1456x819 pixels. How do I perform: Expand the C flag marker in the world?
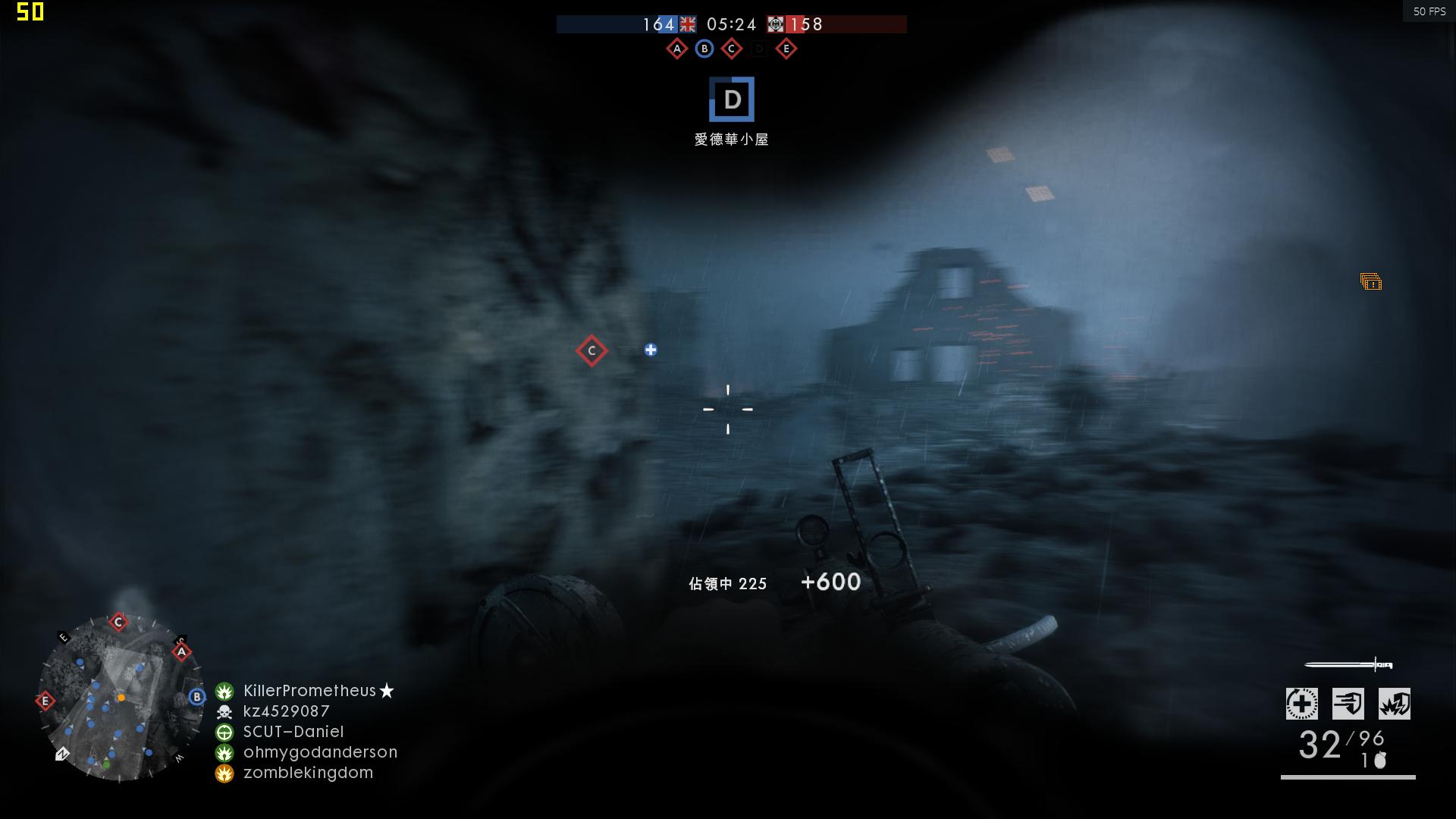[x=591, y=350]
